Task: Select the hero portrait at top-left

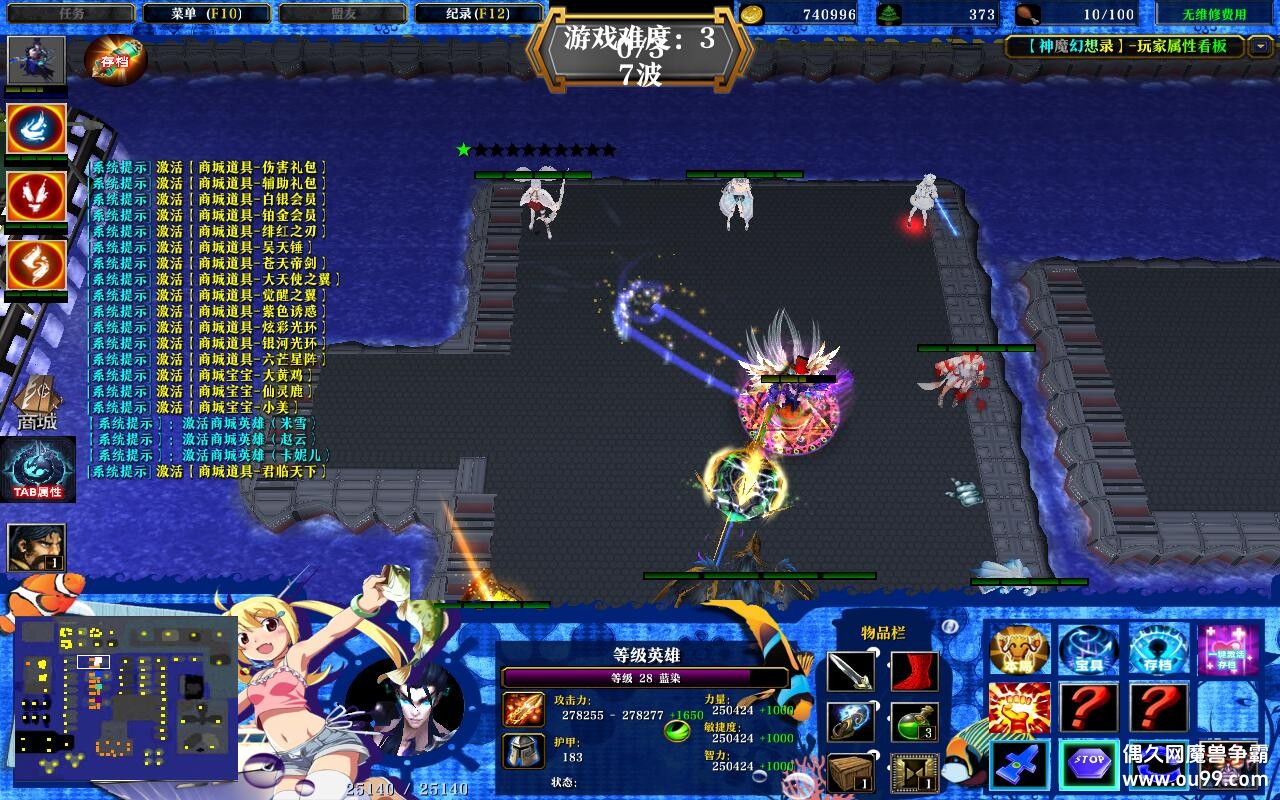Action: pyautogui.click(x=37, y=61)
